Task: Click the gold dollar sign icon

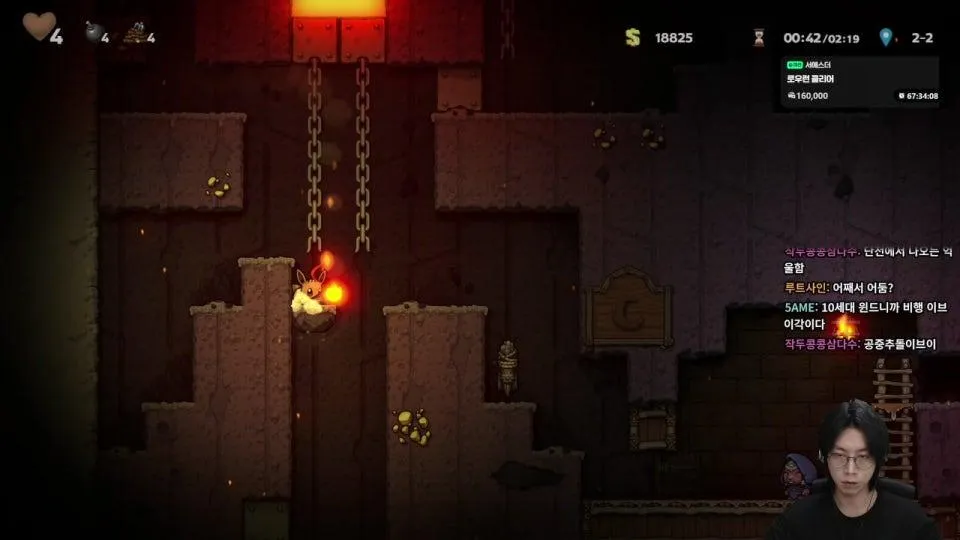Action: click(x=632, y=37)
